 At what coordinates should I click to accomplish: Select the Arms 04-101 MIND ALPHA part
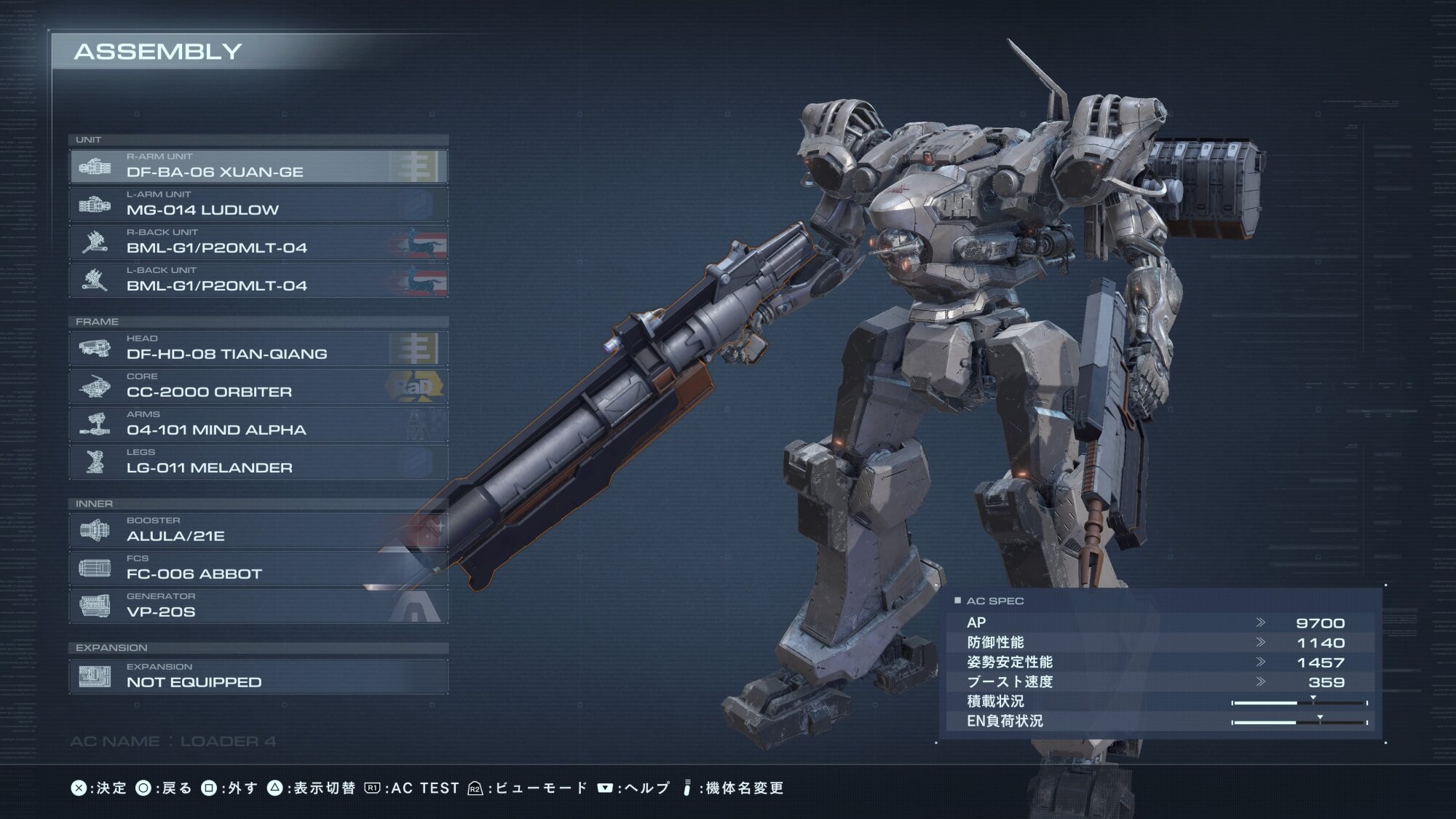[x=258, y=424]
